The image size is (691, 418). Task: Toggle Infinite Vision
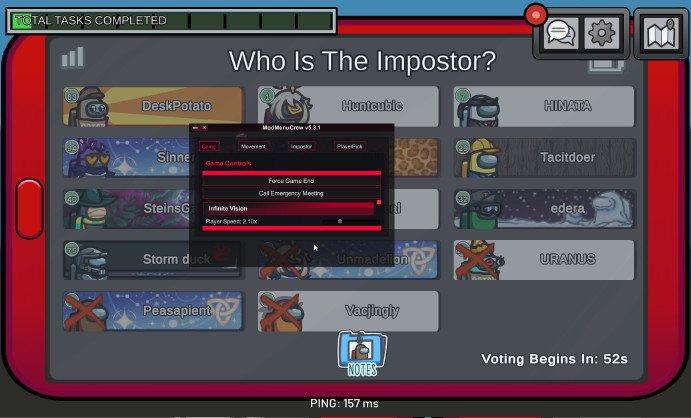[x=288, y=208]
